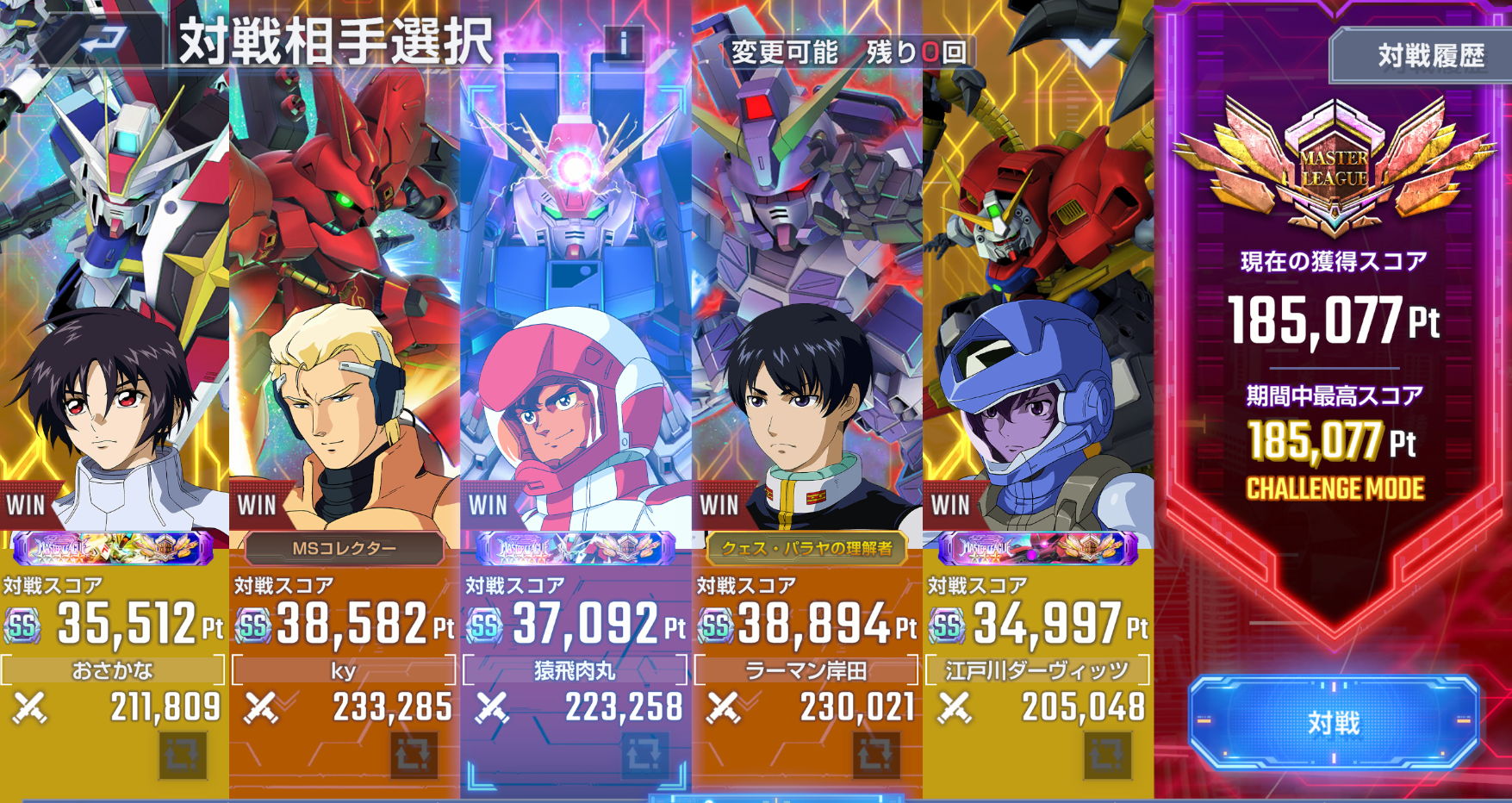Swap out opponent おさかな via the refresh icon

coord(183,756)
